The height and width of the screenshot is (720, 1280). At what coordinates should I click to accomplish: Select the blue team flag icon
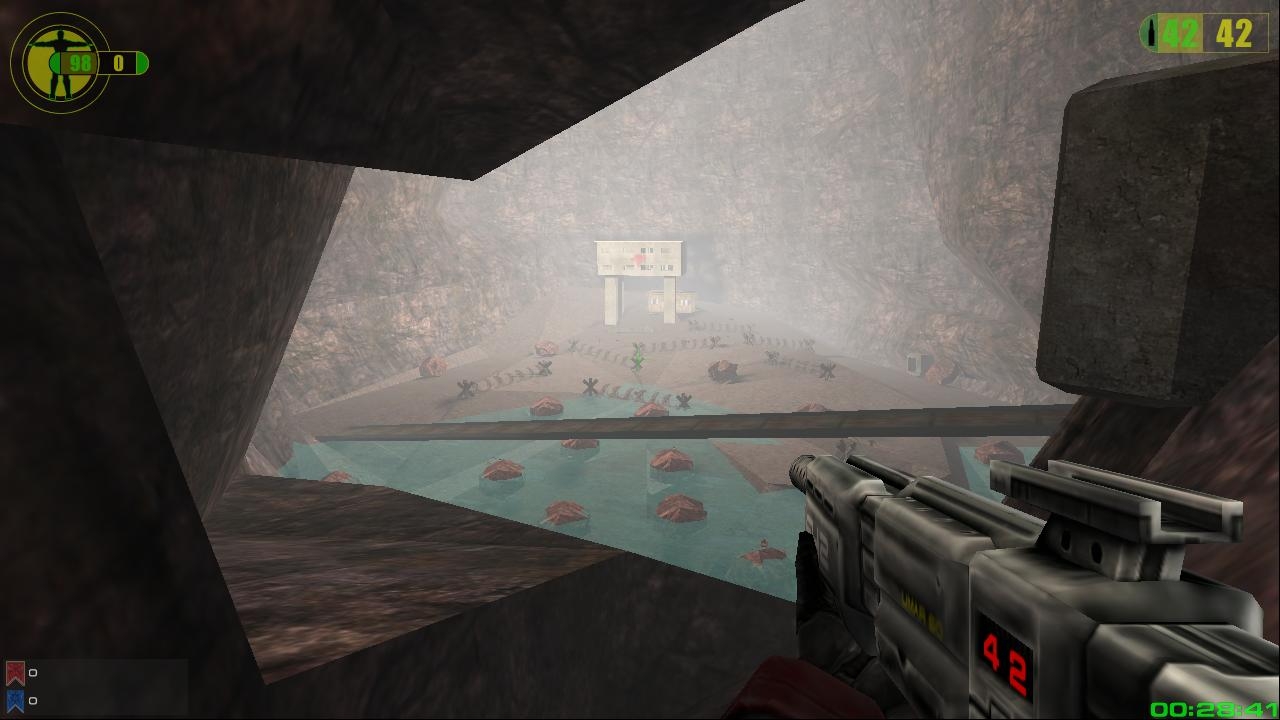pyautogui.click(x=15, y=700)
